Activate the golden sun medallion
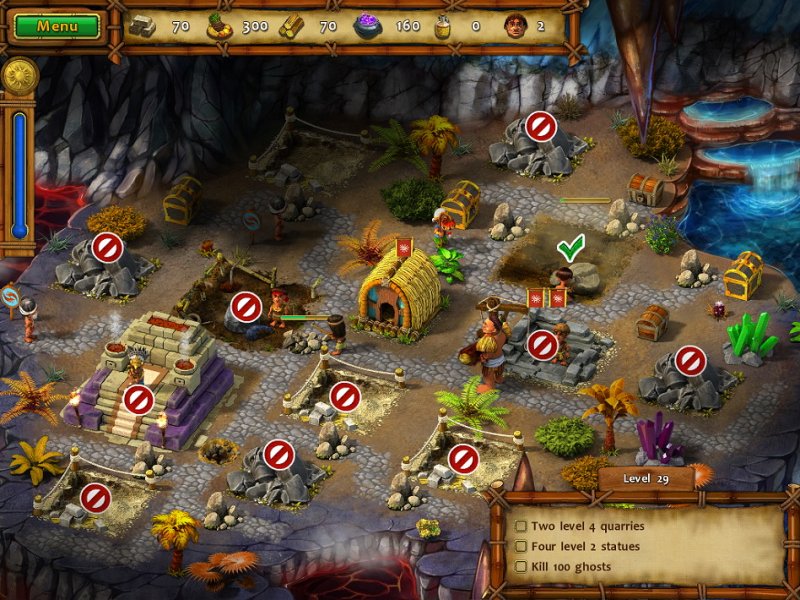Screen dimensions: 800x600 coord(19,76)
